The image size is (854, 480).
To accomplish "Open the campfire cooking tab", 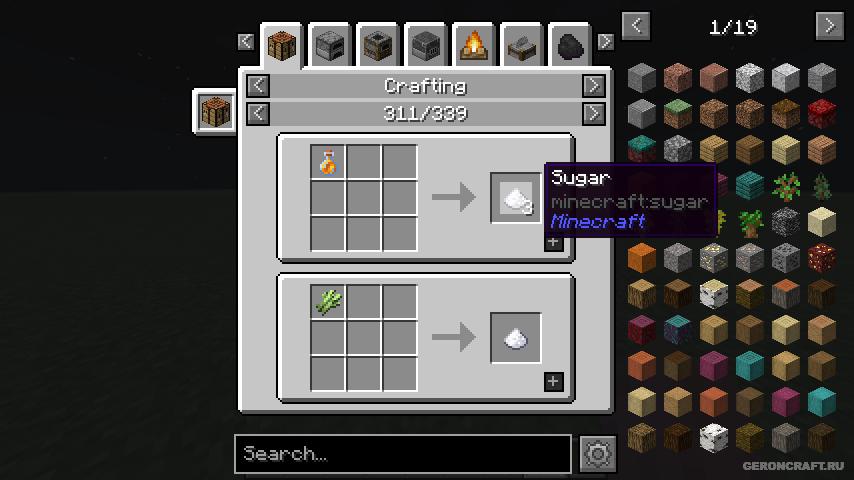I will coord(474,46).
